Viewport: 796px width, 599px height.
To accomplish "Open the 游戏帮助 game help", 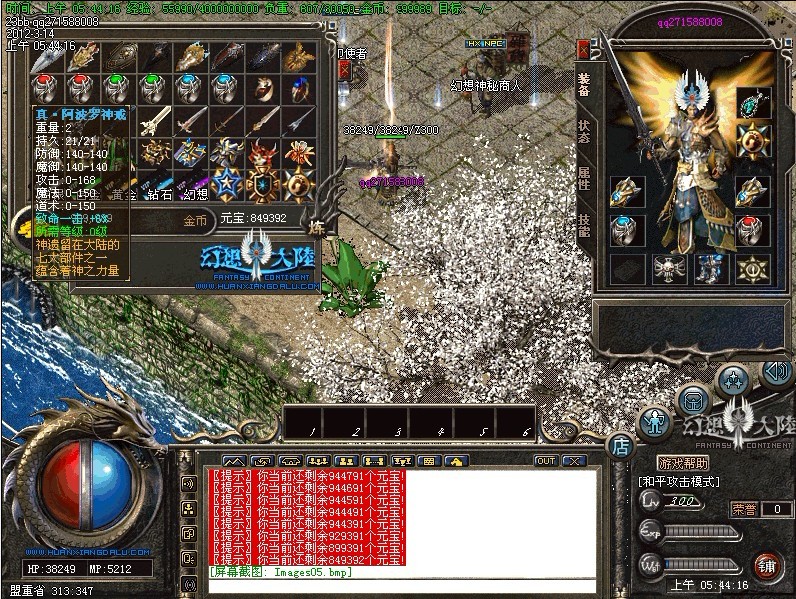I will coord(683,463).
